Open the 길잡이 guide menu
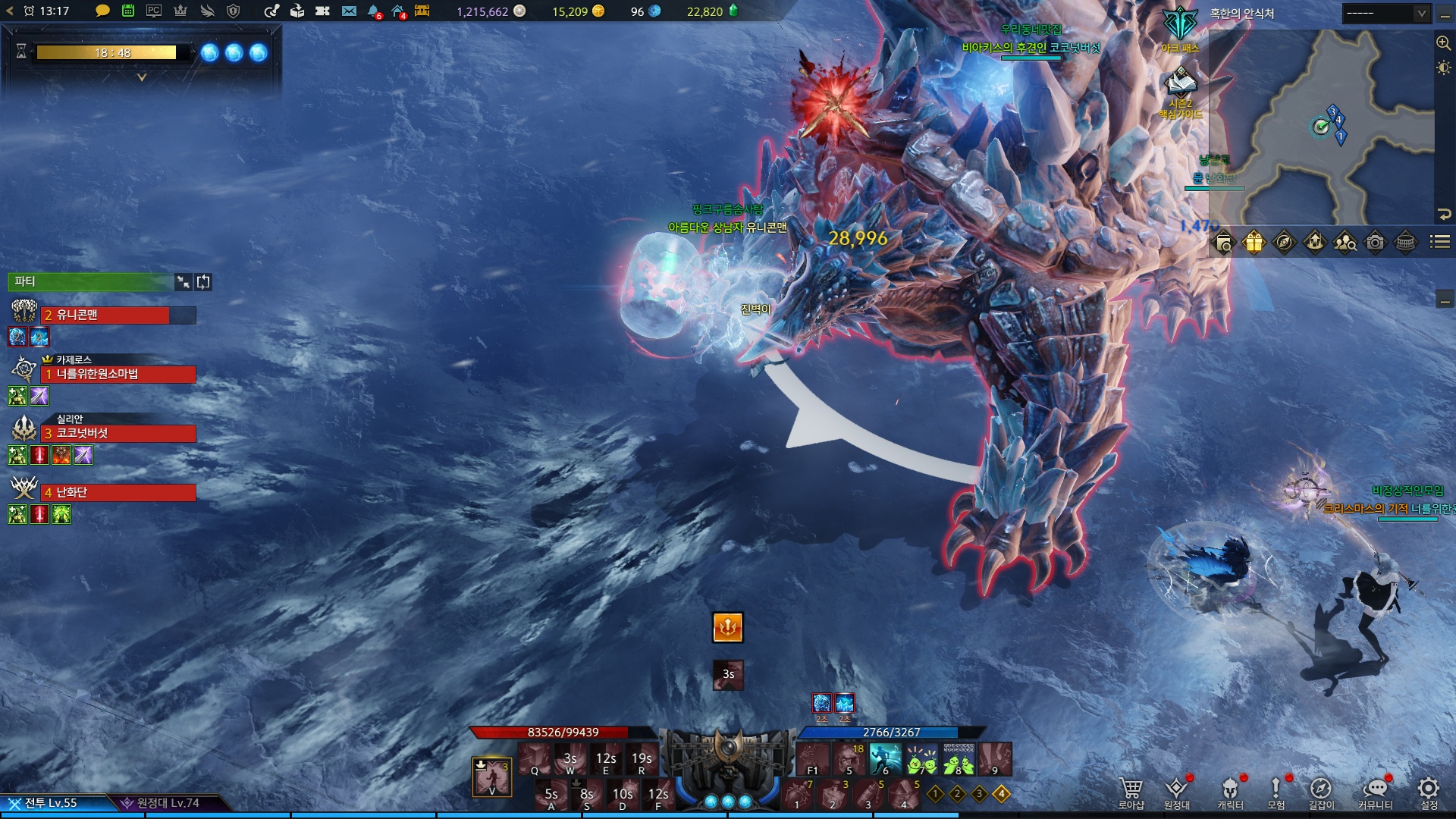The image size is (1456, 819). click(1320, 792)
